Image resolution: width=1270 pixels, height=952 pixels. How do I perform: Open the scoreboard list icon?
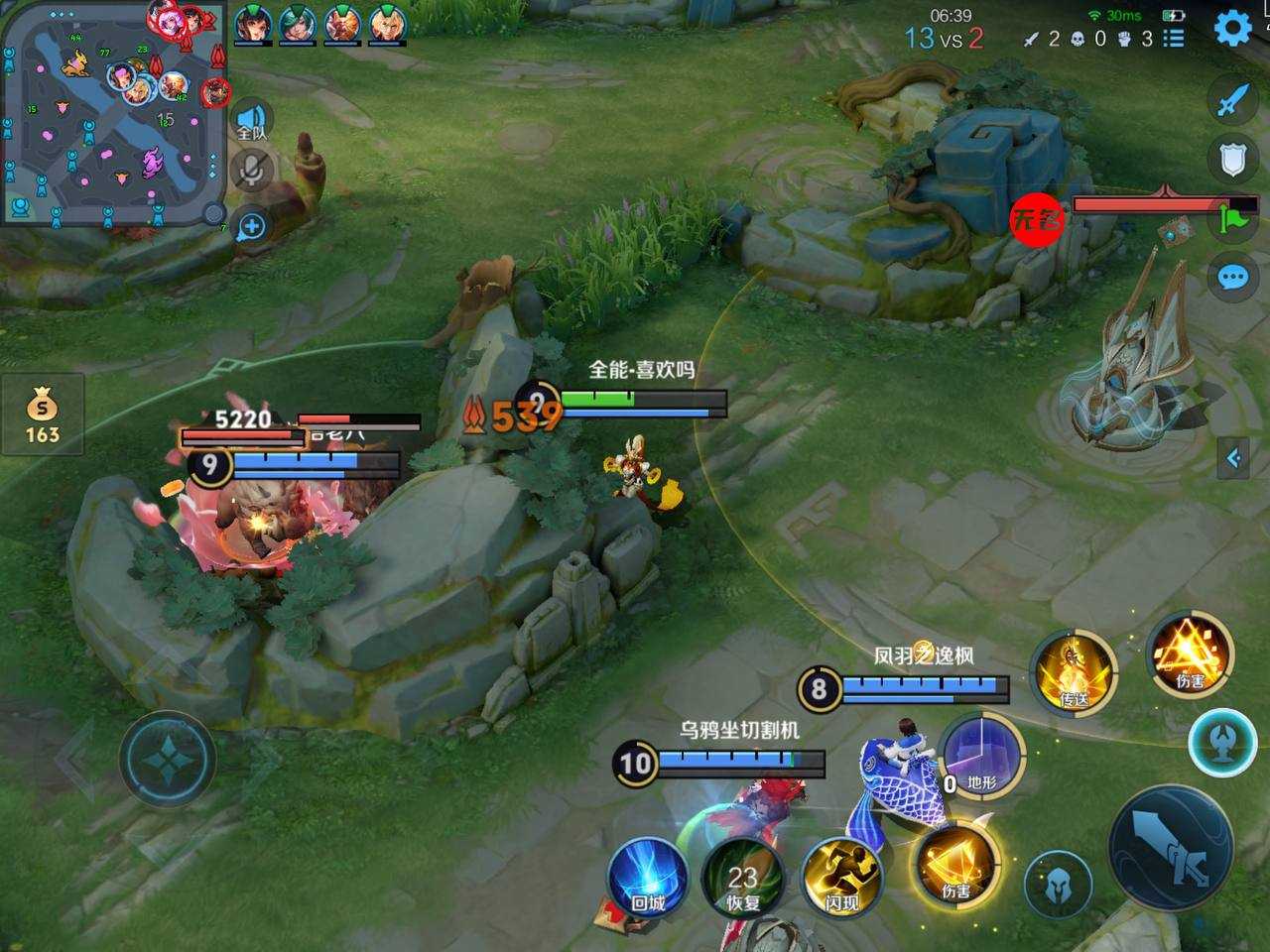click(x=1174, y=39)
